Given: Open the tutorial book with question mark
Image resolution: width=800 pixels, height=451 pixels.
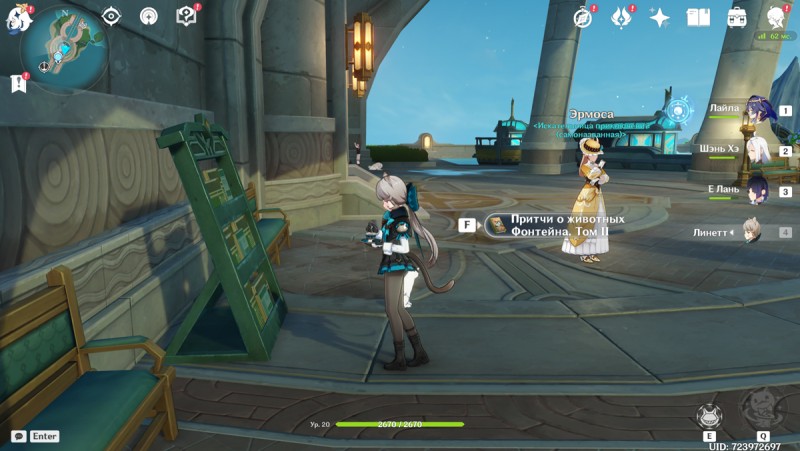Looking at the screenshot, I should [186, 16].
